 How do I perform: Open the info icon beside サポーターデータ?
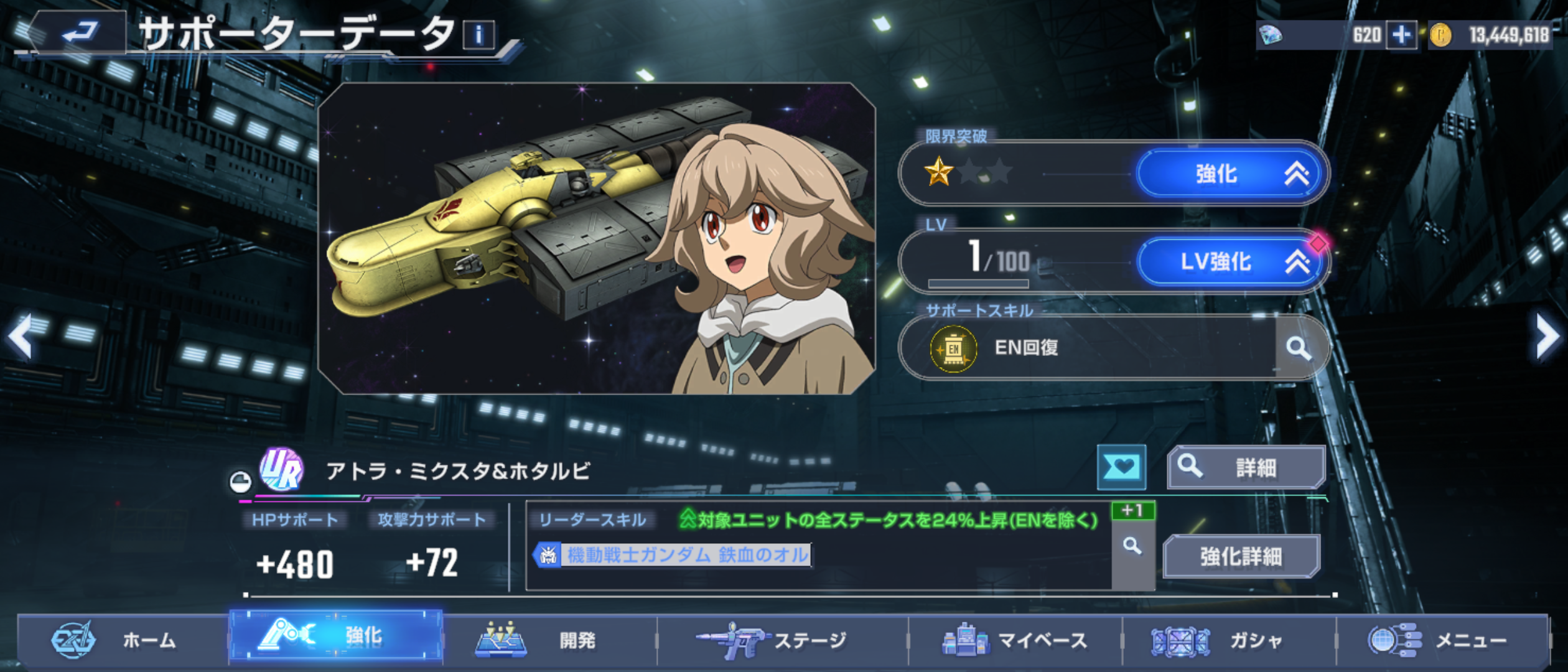(478, 35)
